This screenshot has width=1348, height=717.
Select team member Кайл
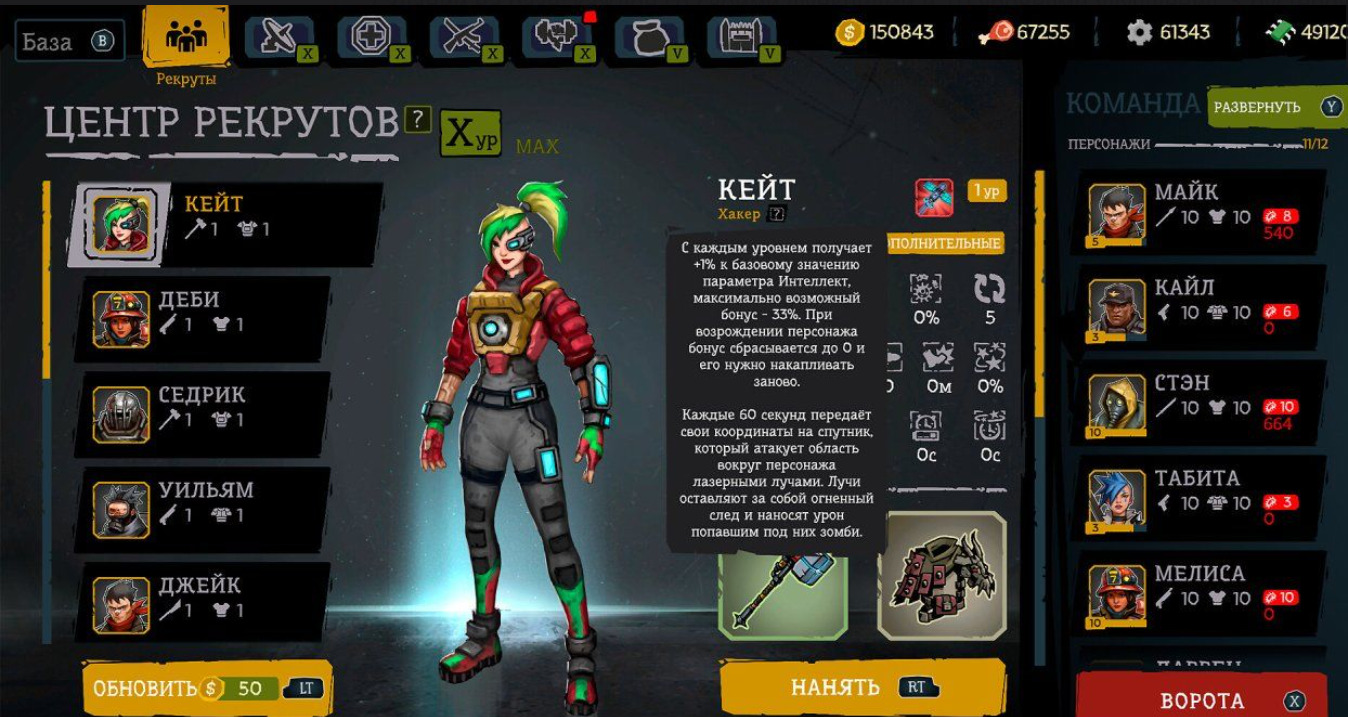tap(1203, 306)
